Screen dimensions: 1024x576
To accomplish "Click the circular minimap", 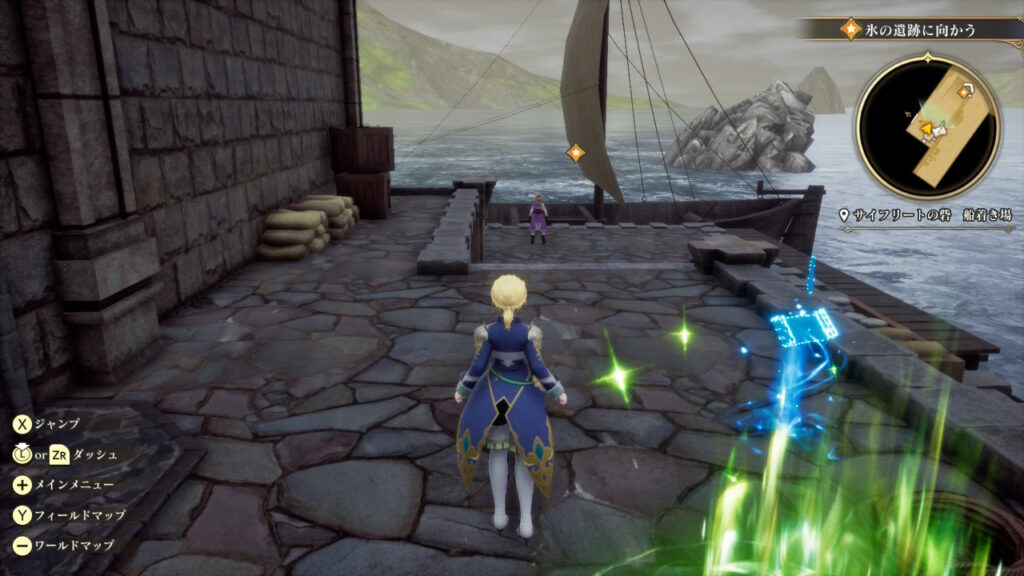I will 927,127.
